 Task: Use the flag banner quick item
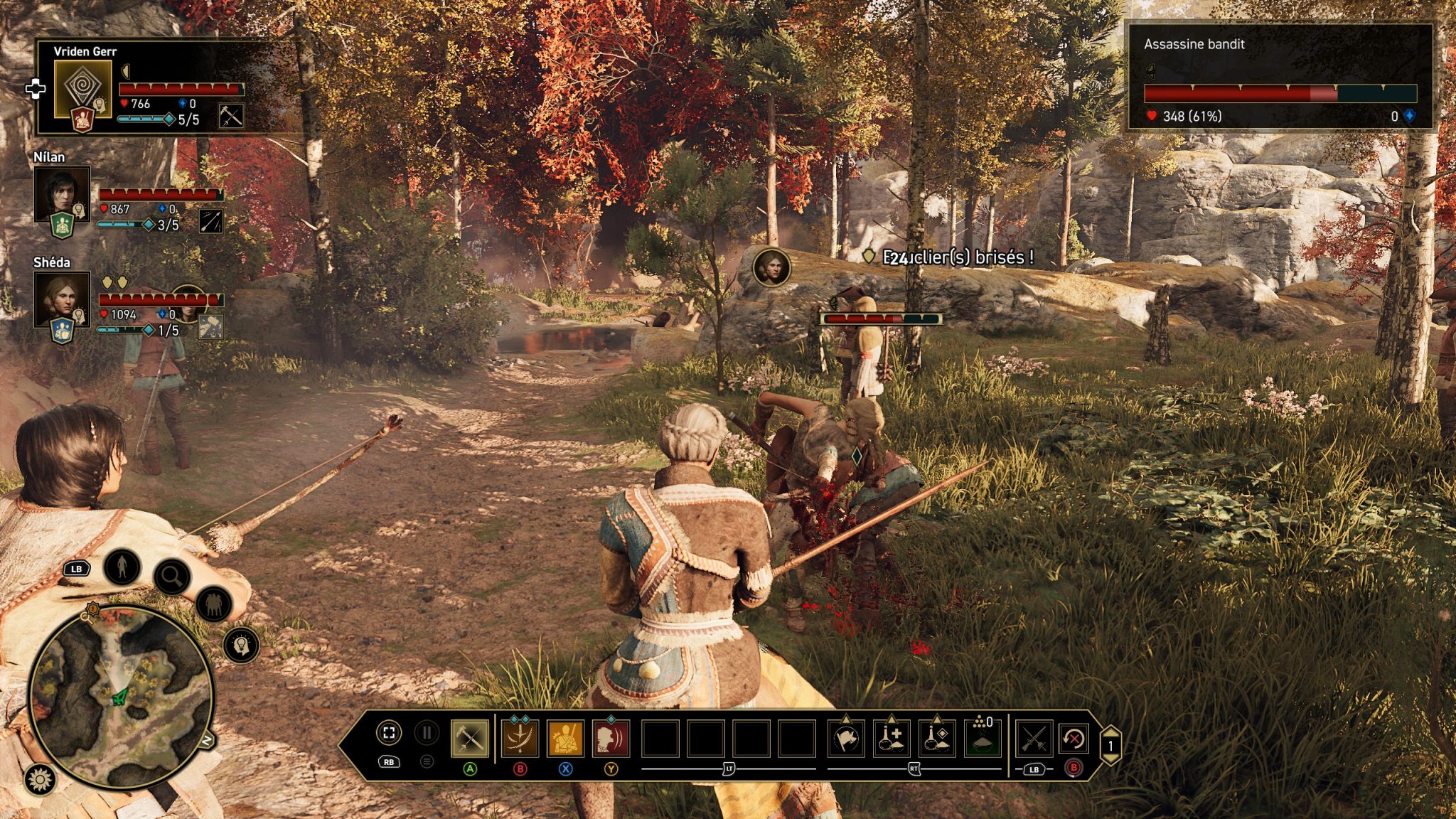click(846, 739)
